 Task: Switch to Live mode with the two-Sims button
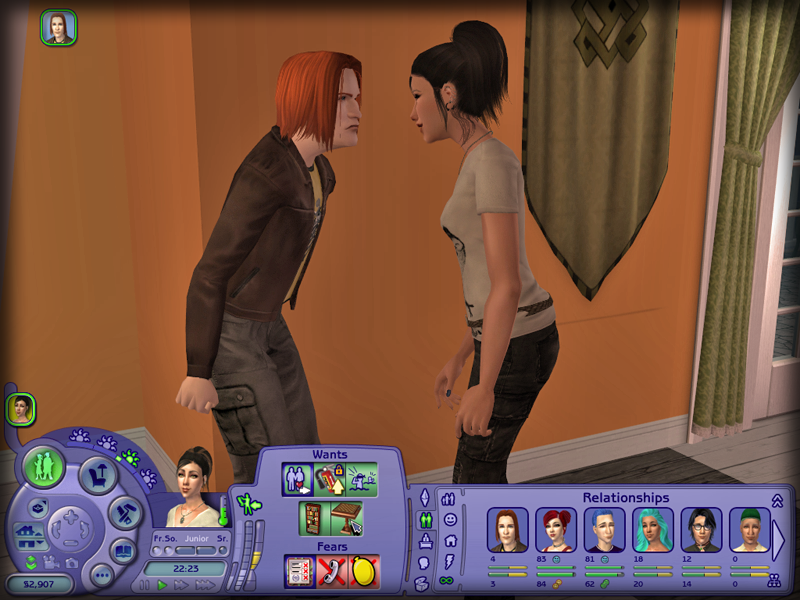44,467
